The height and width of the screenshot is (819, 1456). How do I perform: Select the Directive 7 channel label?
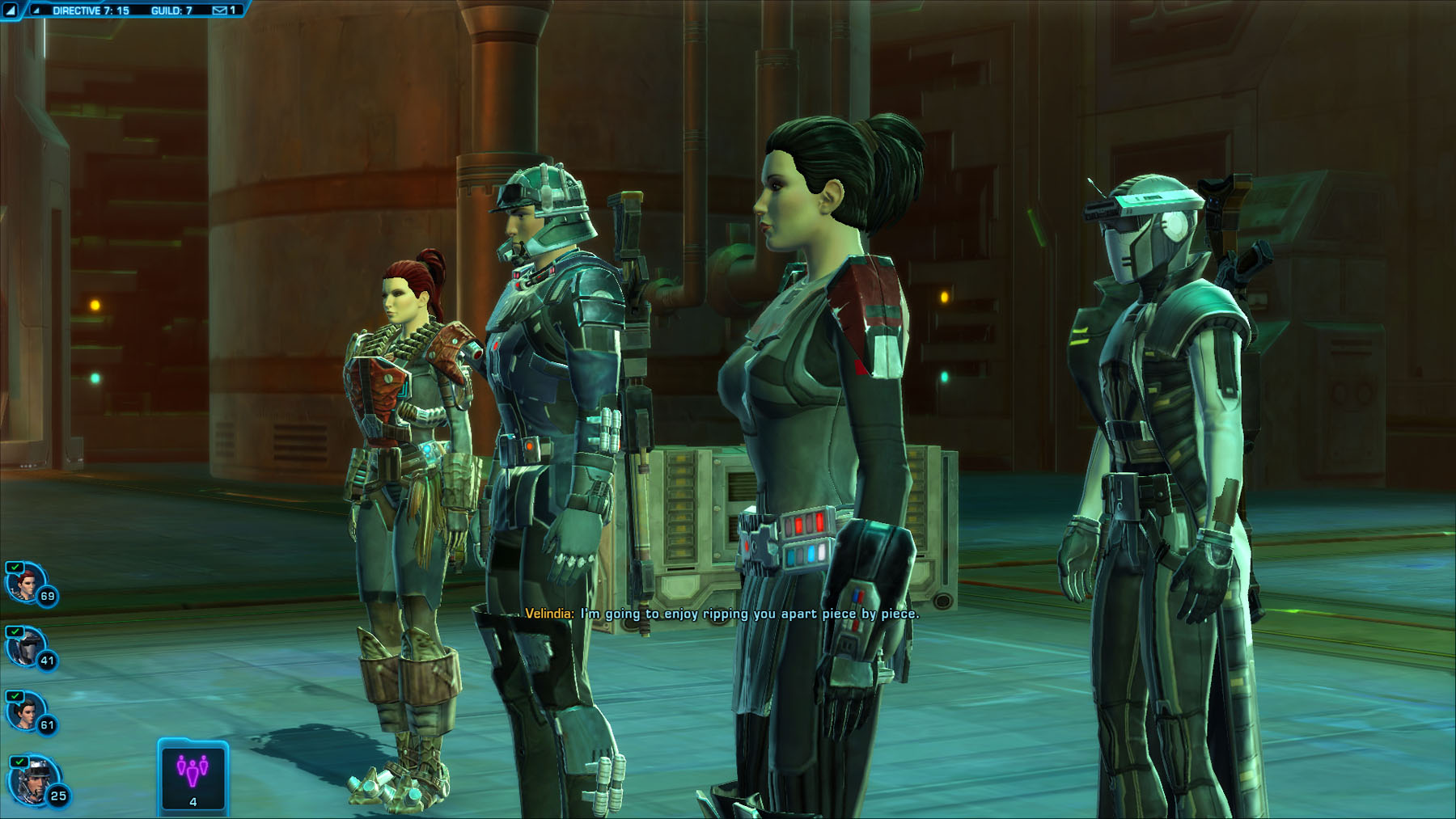[91, 11]
